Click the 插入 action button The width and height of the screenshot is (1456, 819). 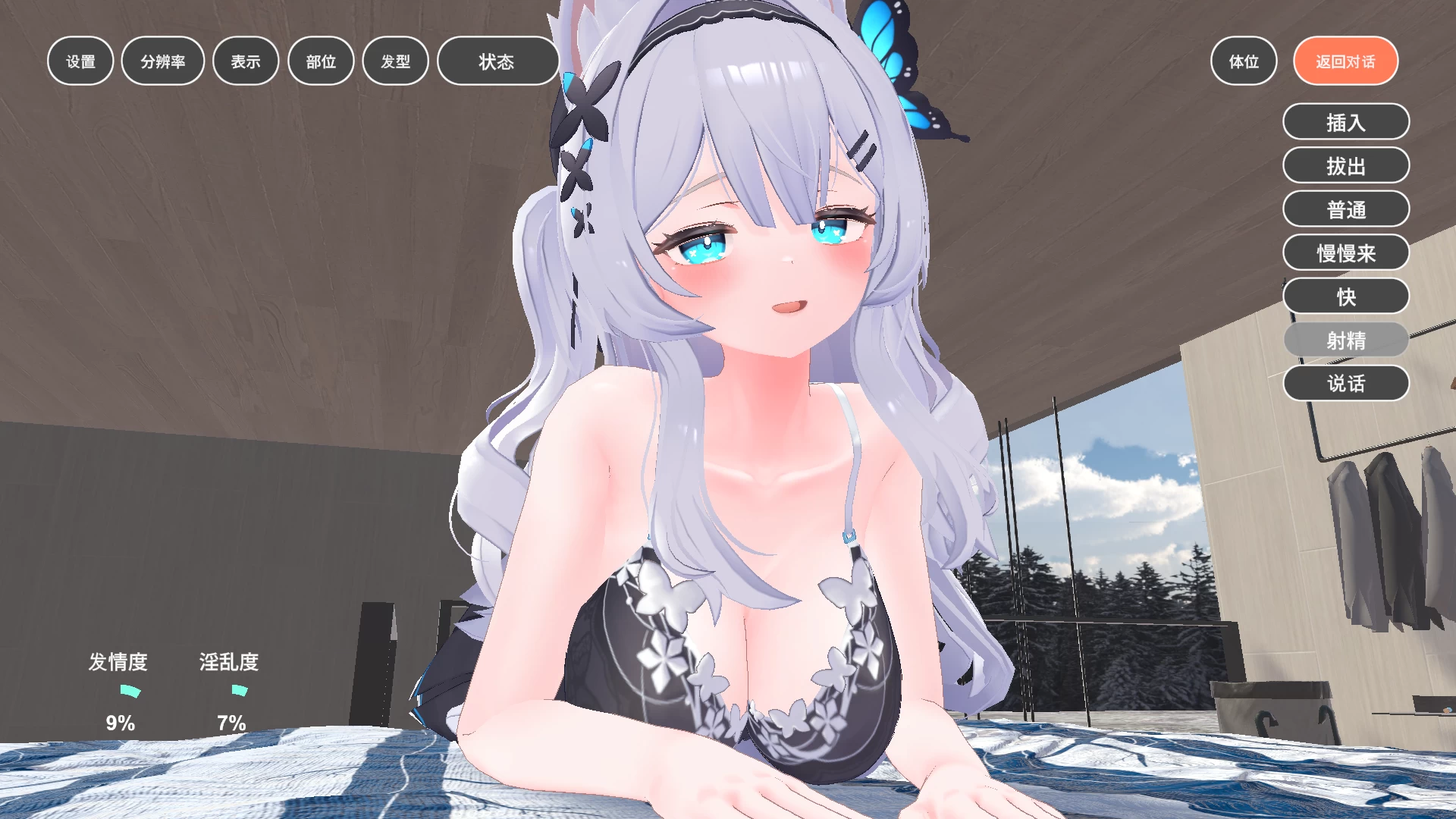[x=1345, y=121]
